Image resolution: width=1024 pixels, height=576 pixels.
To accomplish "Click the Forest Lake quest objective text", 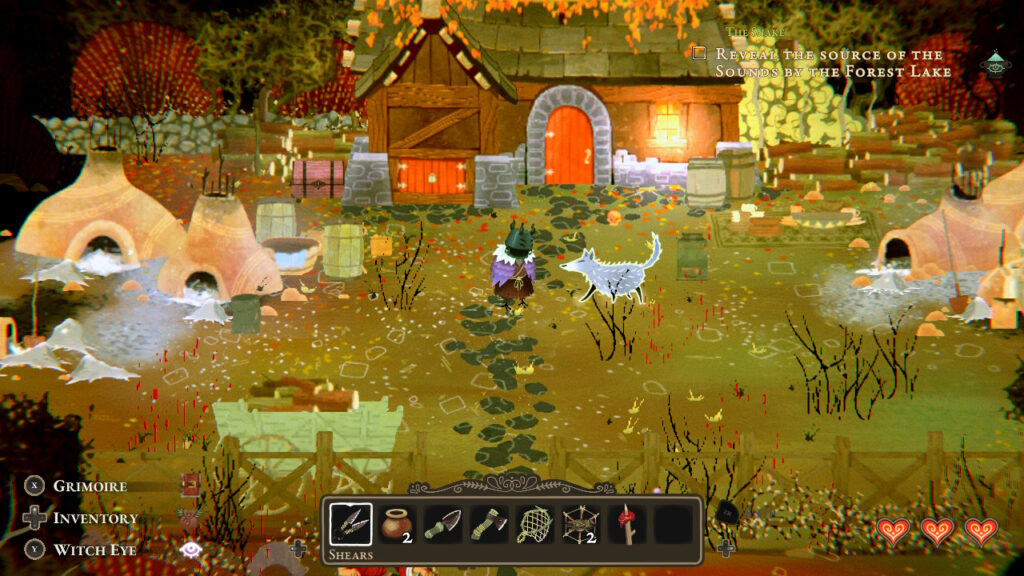I will pyautogui.click(x=828, y=62).
